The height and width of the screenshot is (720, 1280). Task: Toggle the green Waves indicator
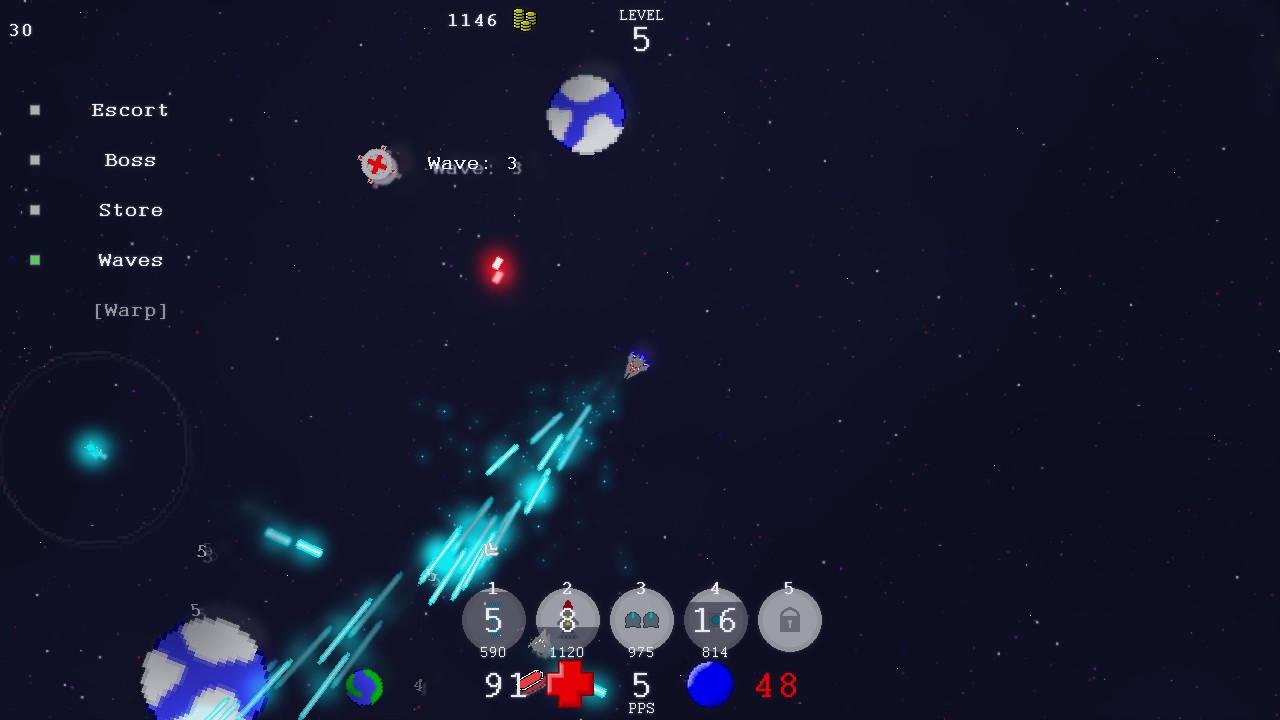pyautogui.click(x=35, y=259)
